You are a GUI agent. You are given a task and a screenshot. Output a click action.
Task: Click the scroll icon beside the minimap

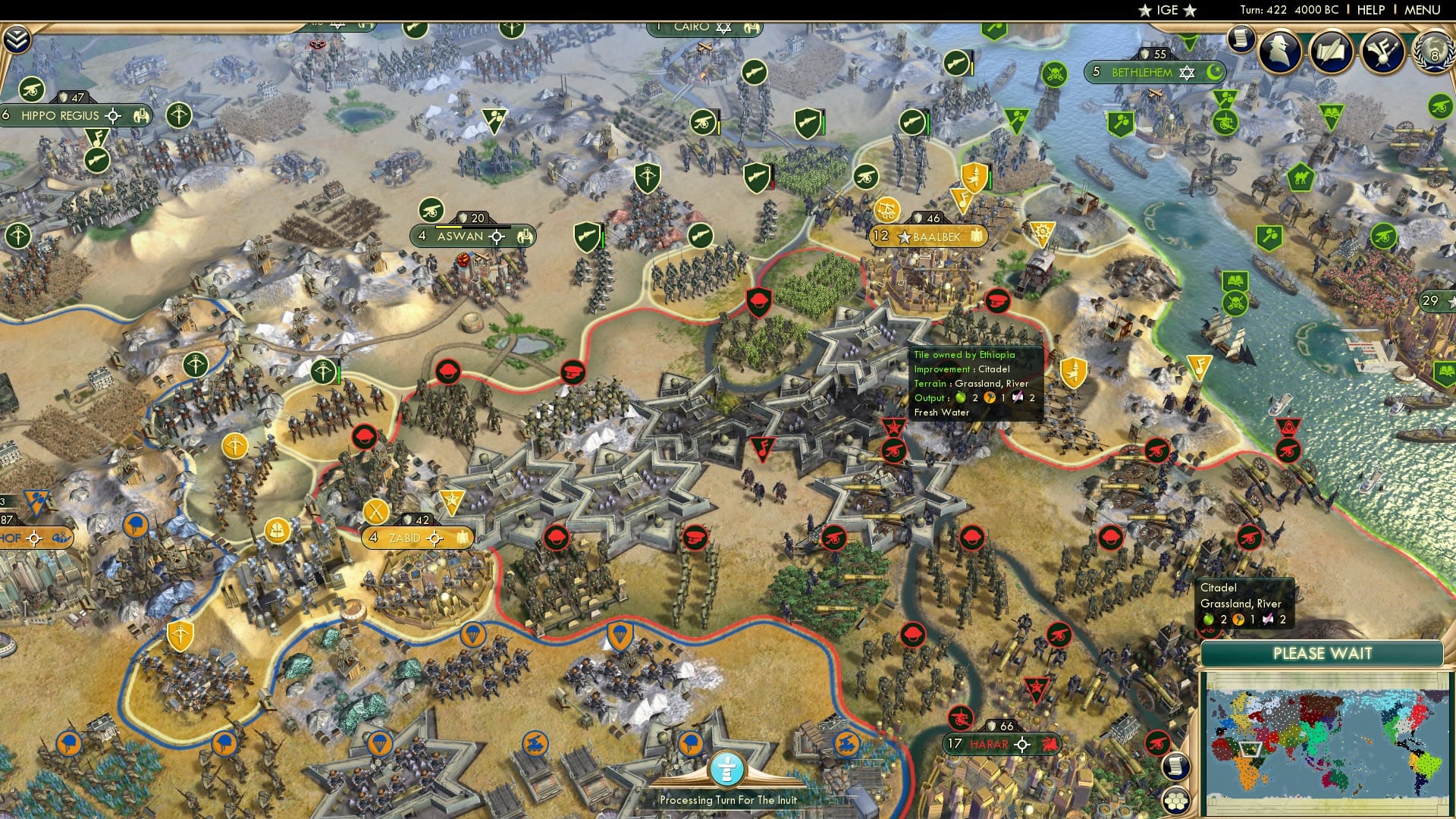[1176, 767]
